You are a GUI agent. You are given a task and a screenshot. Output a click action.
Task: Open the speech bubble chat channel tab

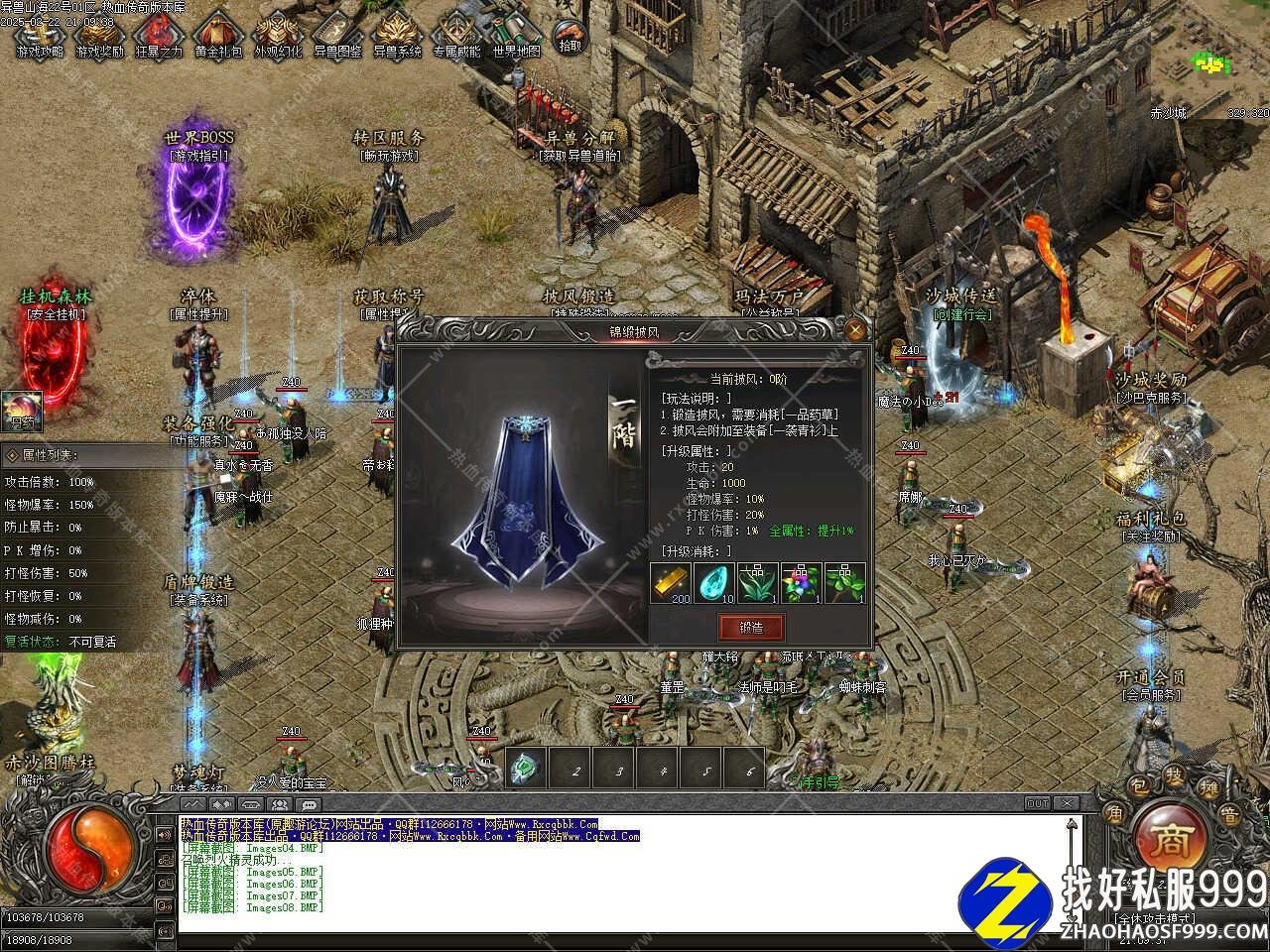pos(309,804)
